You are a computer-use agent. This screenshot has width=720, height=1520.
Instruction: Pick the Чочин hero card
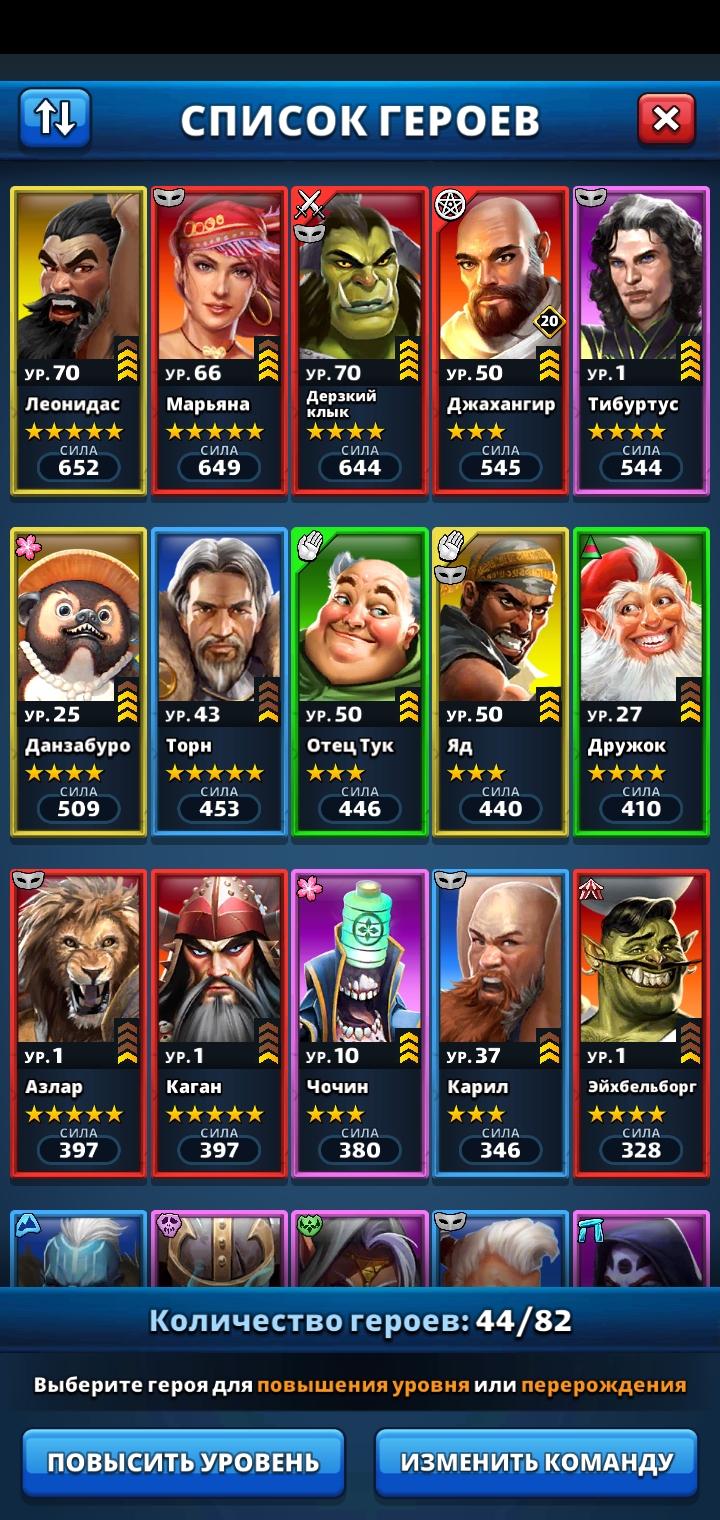click(360, 1022)
